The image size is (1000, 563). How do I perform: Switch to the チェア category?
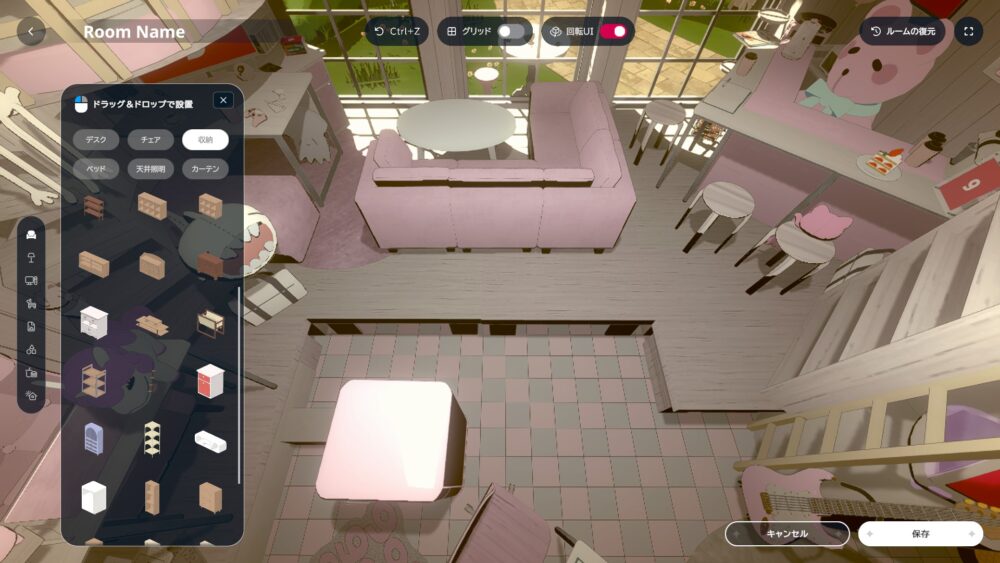pyautogui.click(x=151, y=140)
